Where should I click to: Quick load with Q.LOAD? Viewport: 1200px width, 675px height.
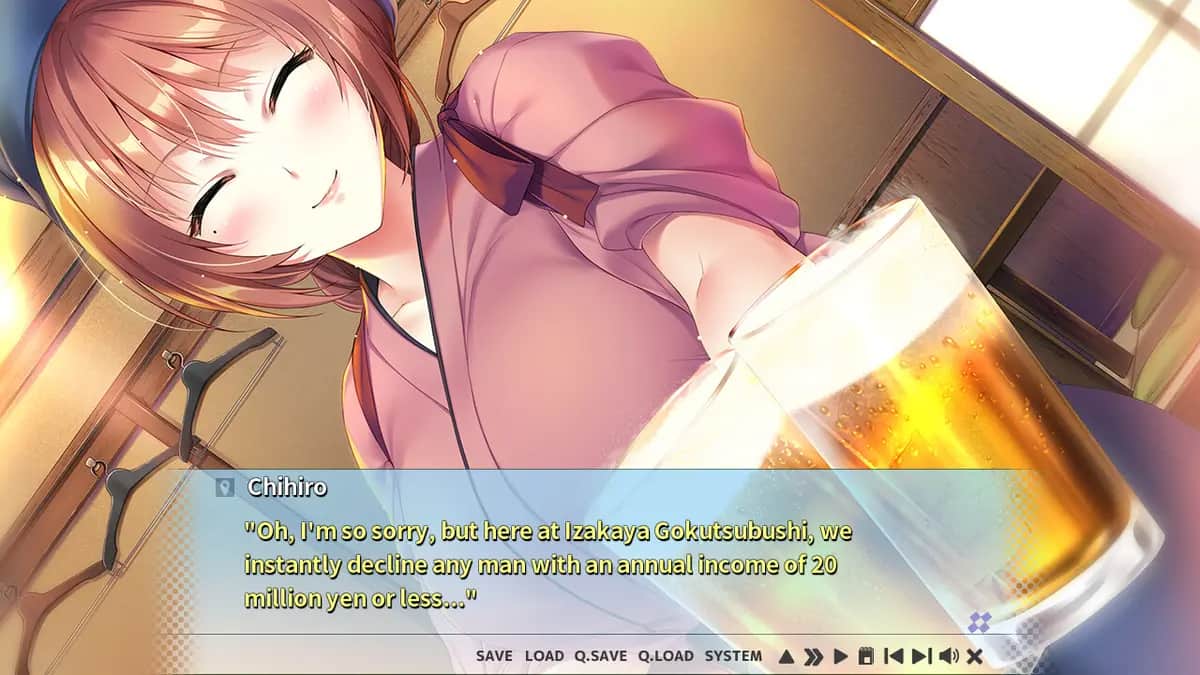(x=665, y=656)
